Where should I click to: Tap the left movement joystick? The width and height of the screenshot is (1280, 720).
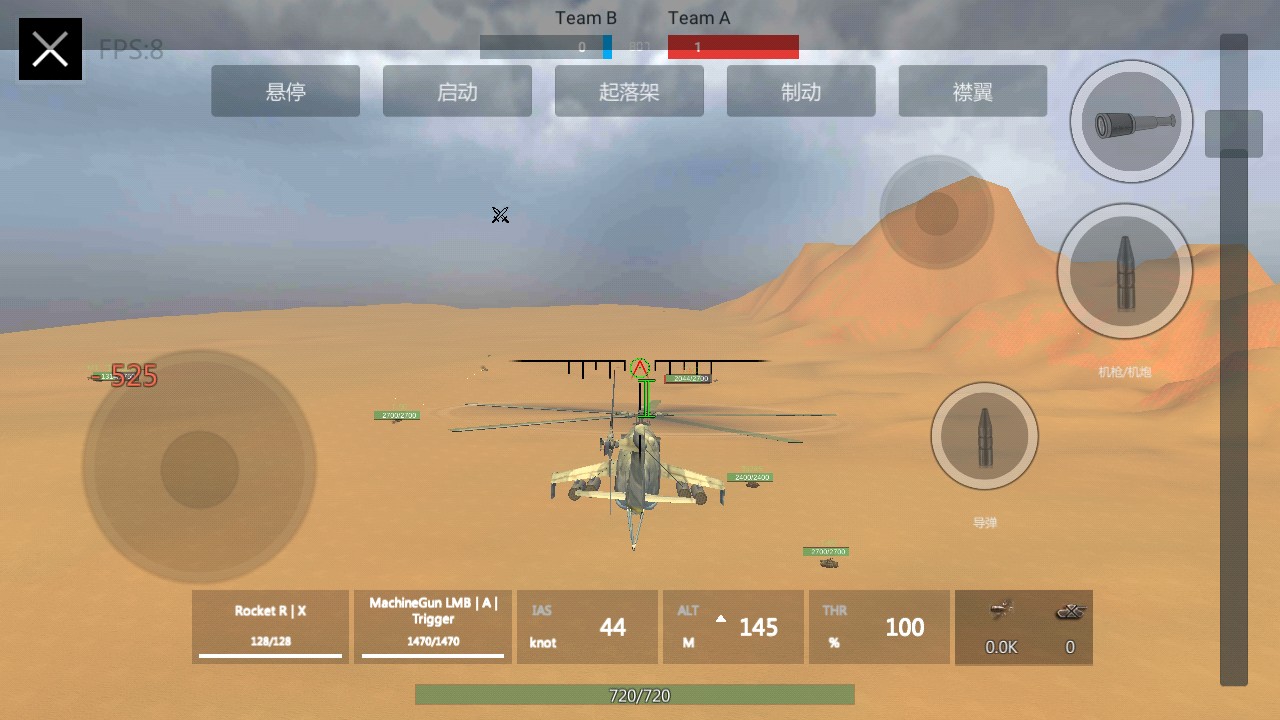click(200, 468)
